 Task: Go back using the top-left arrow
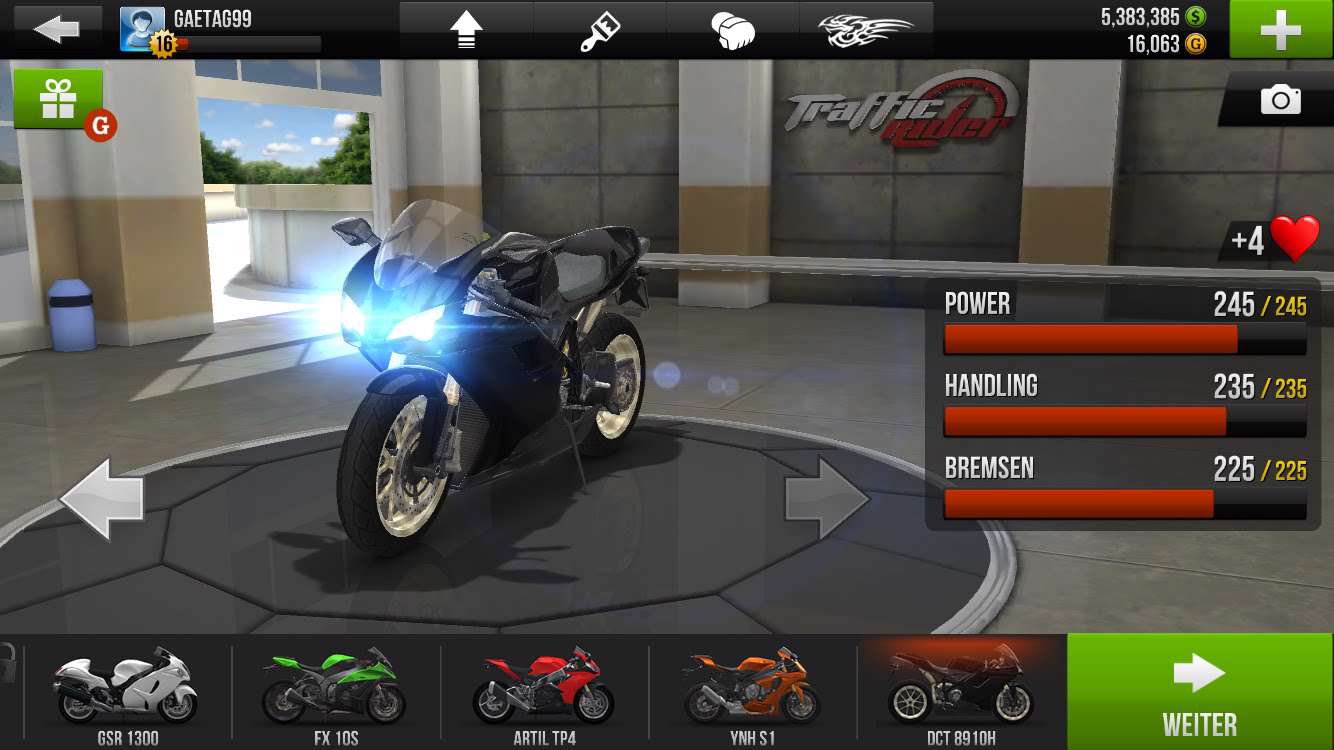click(x=56, y=29)
